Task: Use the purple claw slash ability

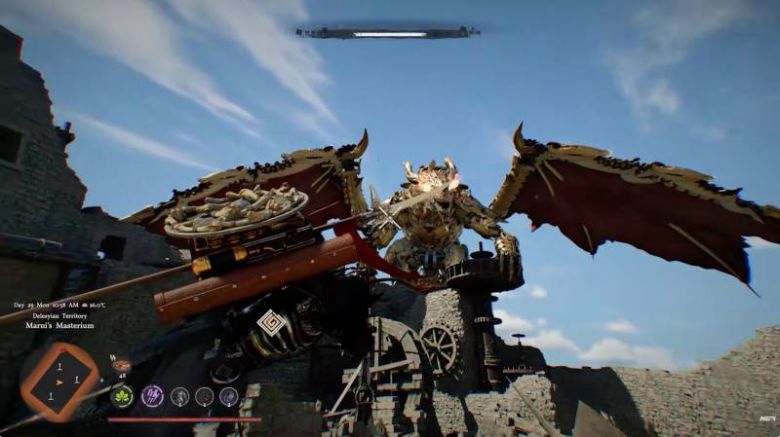Action: point(153,396)
